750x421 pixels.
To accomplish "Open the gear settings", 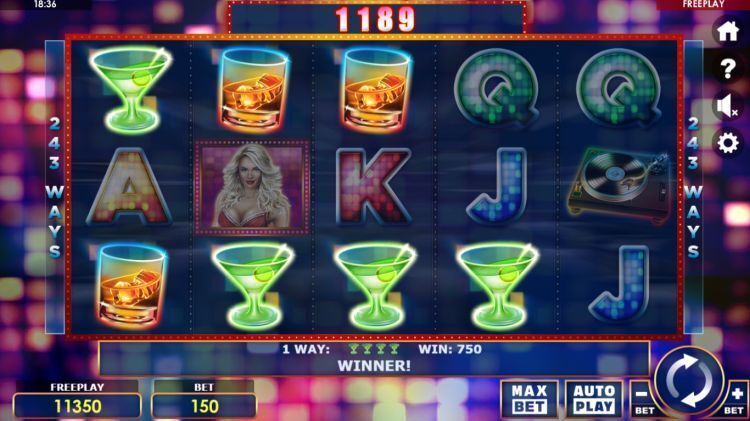I will click(727, 142).
